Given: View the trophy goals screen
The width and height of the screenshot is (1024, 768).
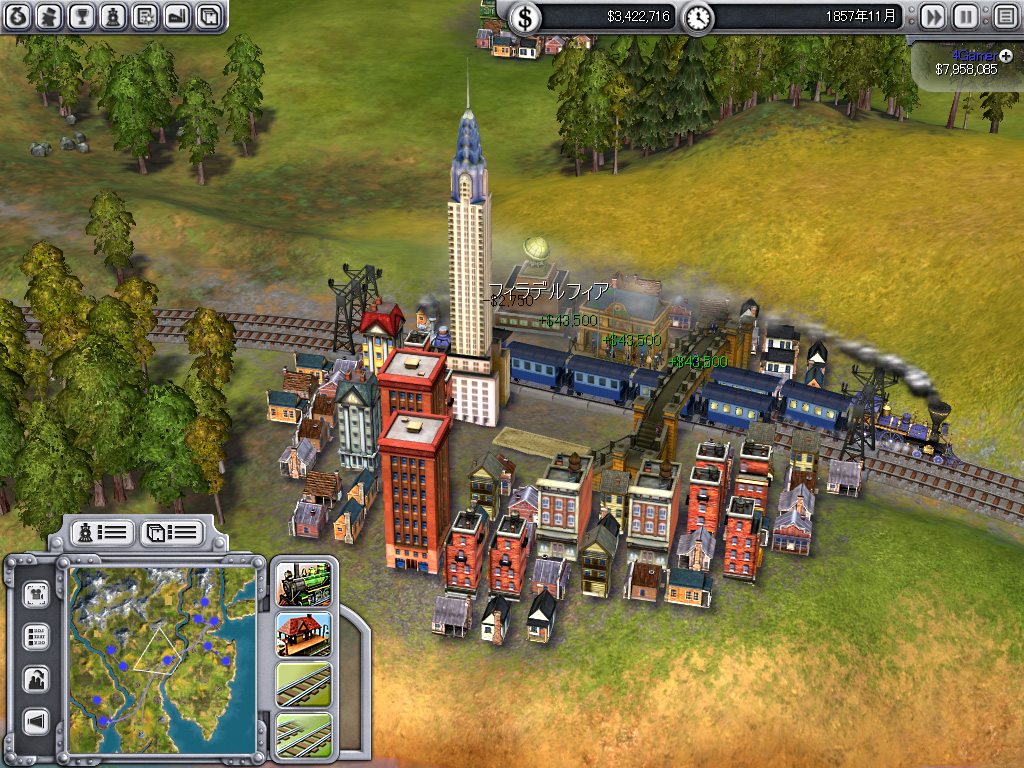Looking at the screenshot, I should click(82, 16).
